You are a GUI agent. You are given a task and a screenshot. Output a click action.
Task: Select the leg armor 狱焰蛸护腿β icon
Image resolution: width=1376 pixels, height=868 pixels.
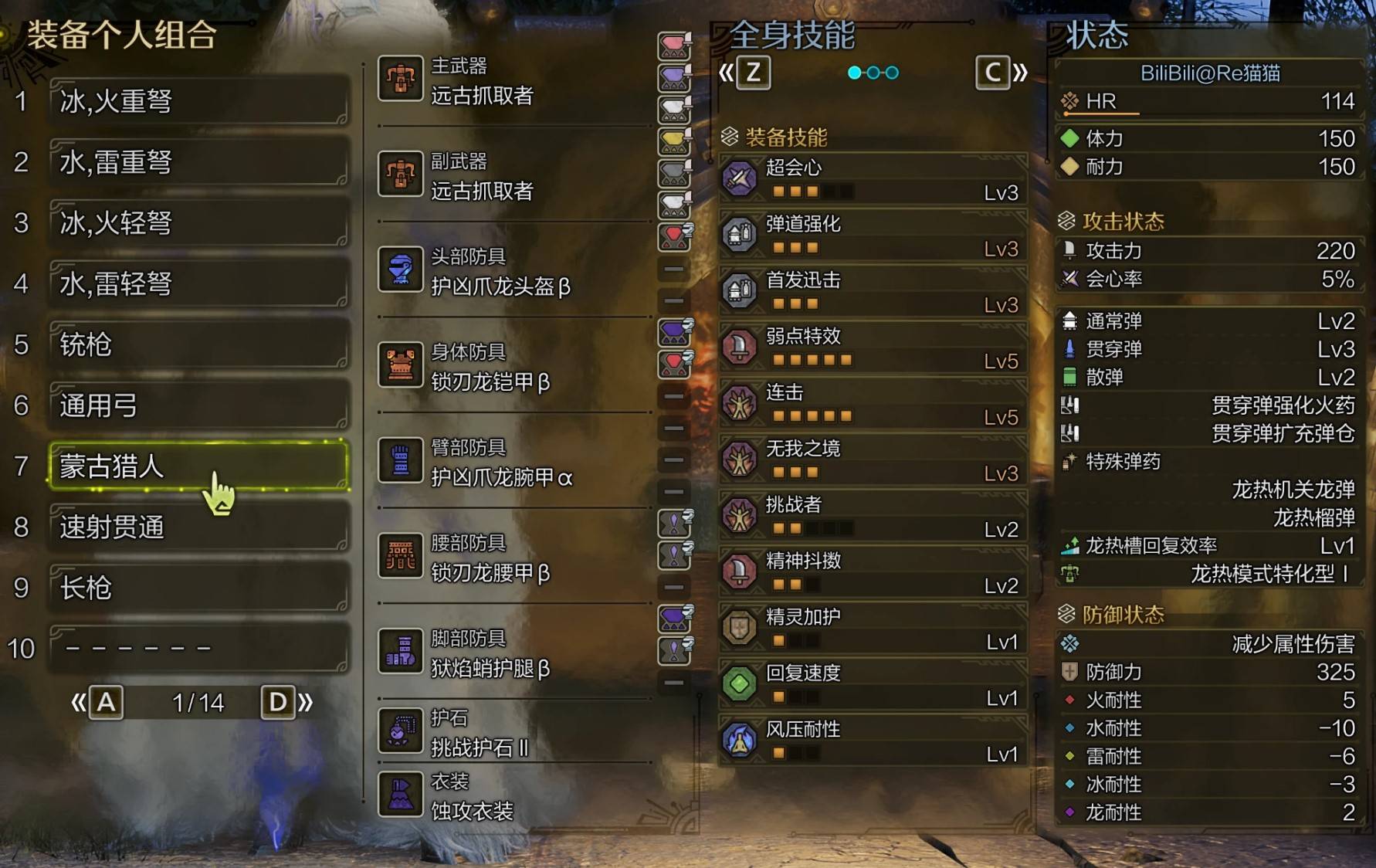399,651
